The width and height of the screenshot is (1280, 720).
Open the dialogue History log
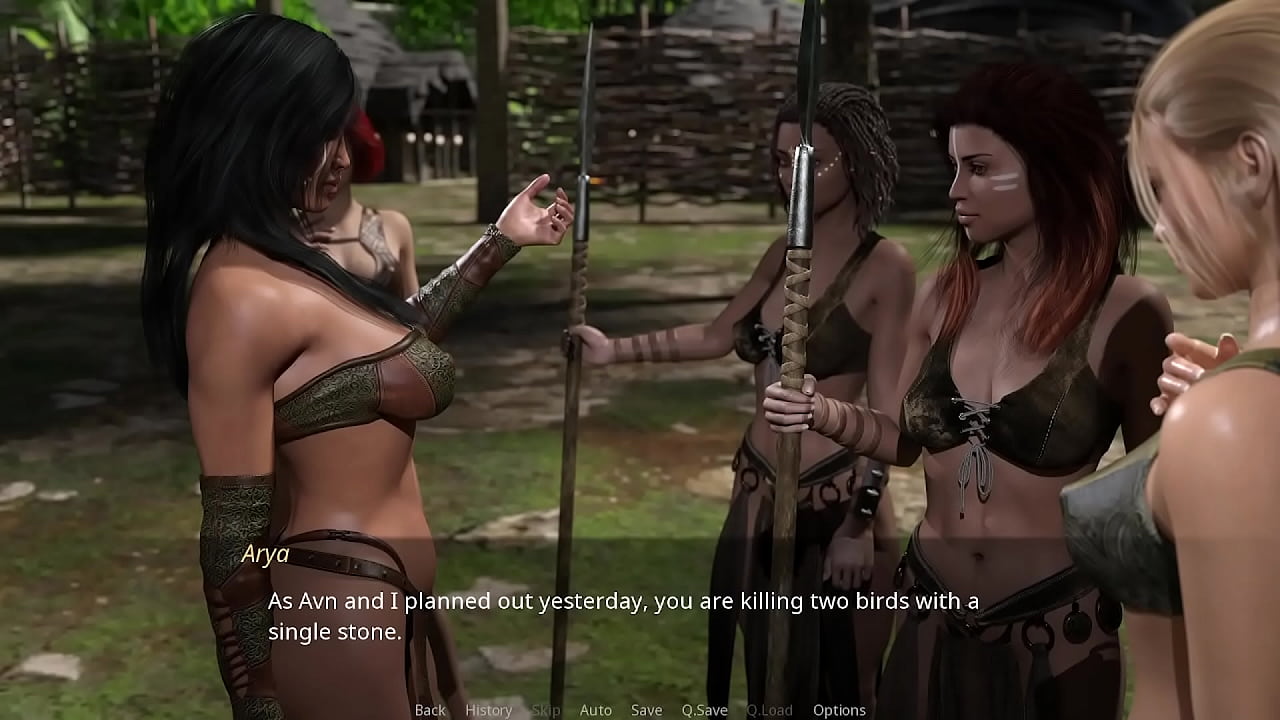(x=488, y=710)
